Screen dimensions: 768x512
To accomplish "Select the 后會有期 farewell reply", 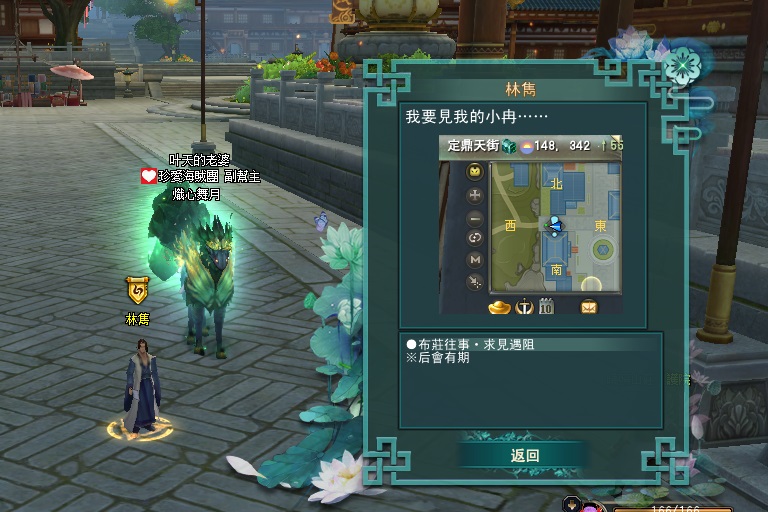I will pyautogui.click(x=437, y=358).
